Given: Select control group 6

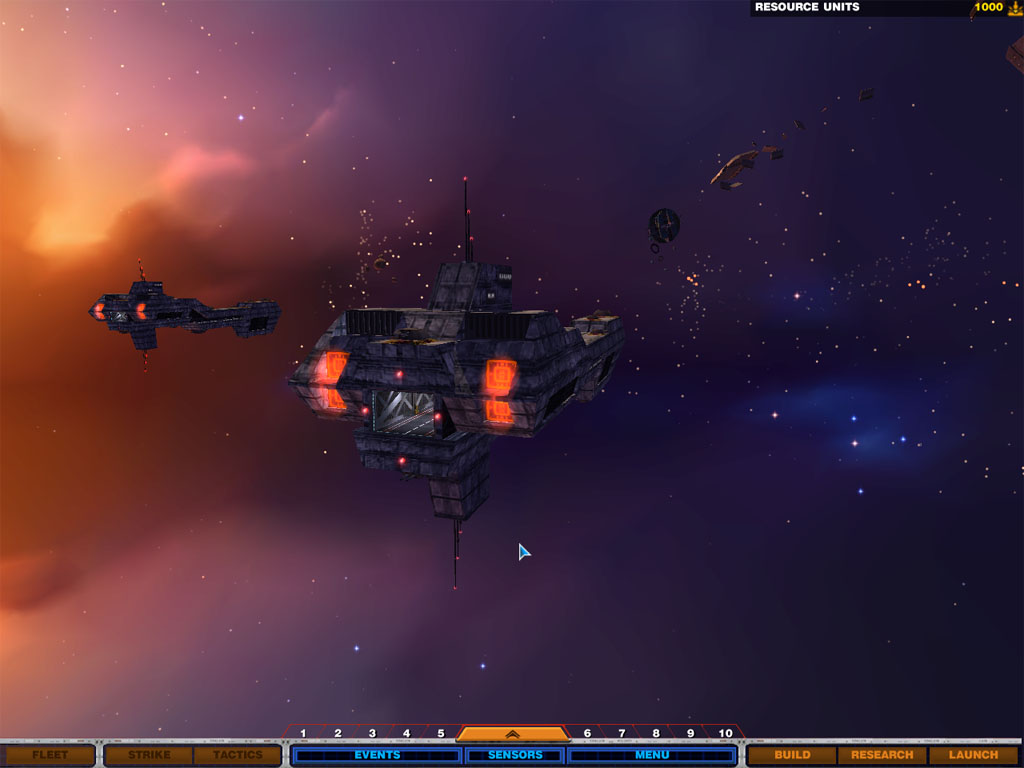Looking at the screenshot, I should click(587, 734).
